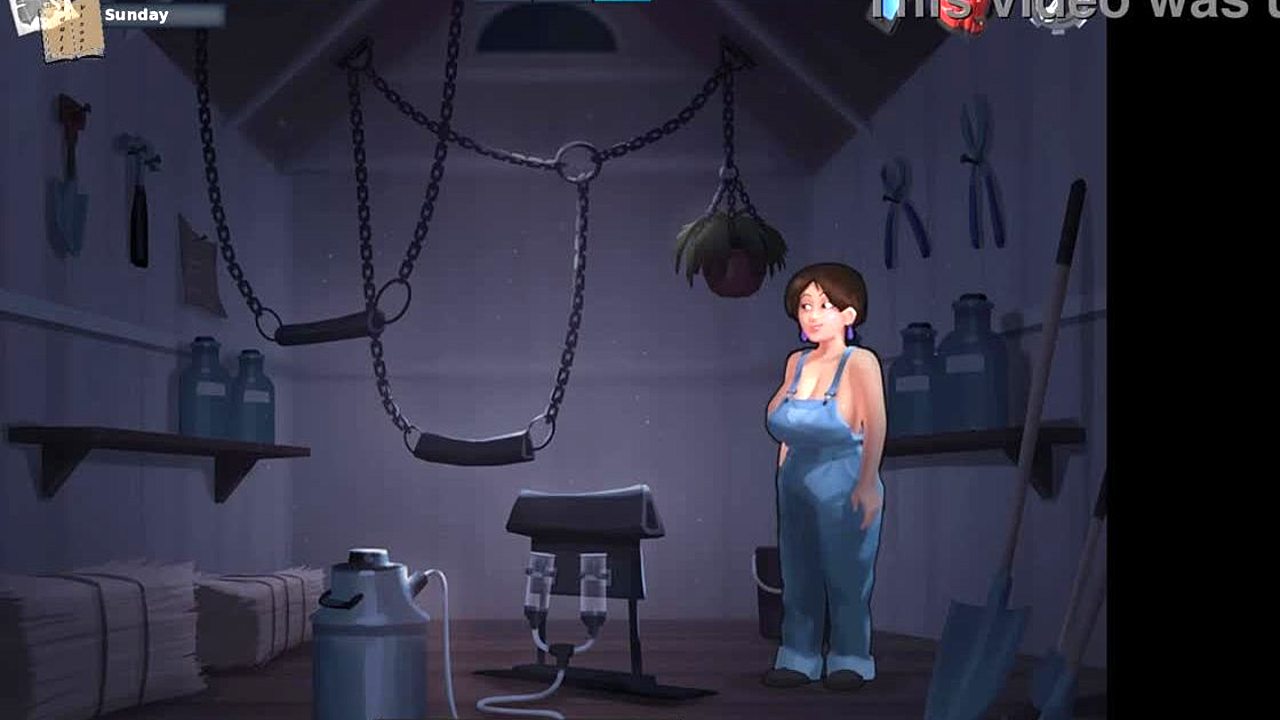Screen dimensions: 1280x720
Task: Open the red backpack inventory icon
Action: (963, 17)
